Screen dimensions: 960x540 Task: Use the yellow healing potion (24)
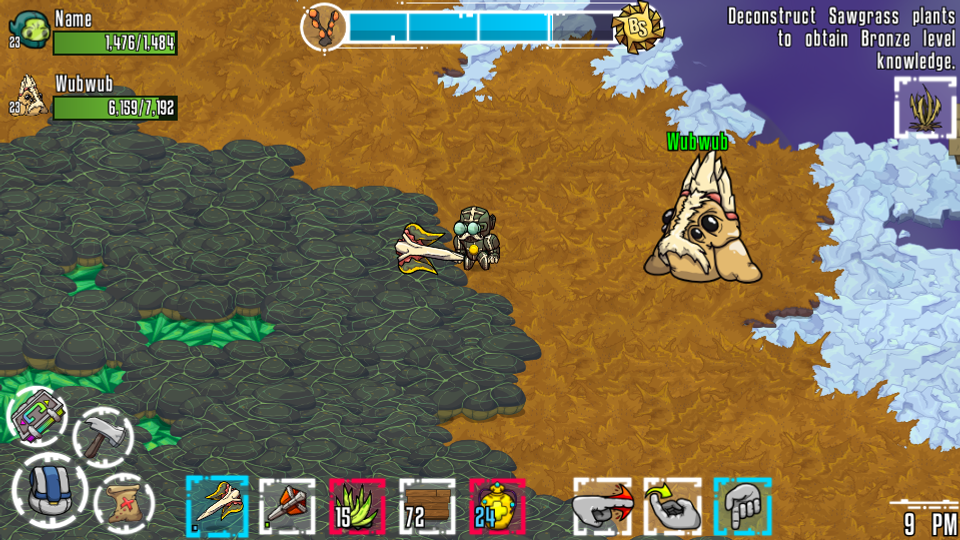[x=497, y=505]
